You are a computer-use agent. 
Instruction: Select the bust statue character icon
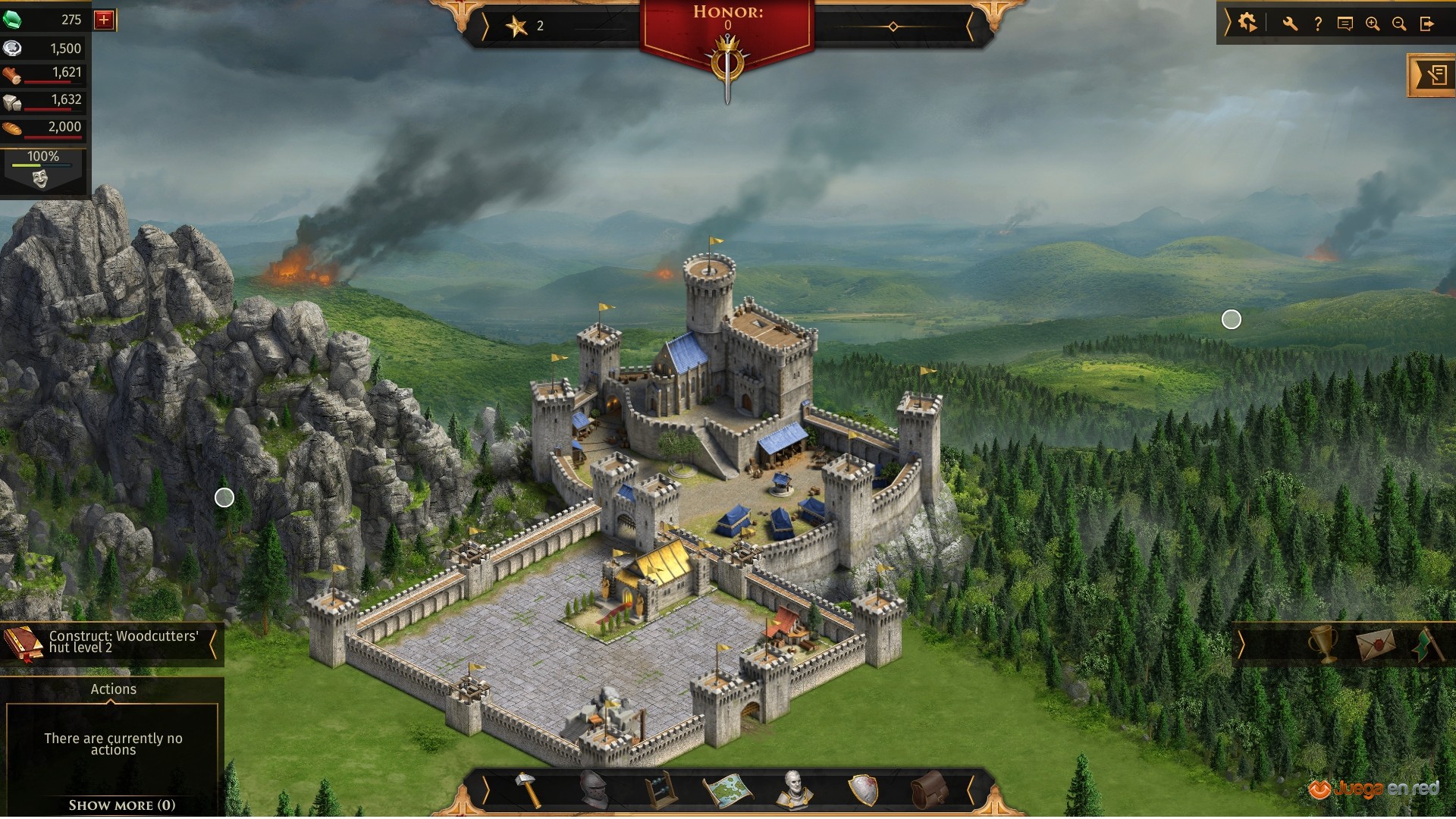(794, 790)
